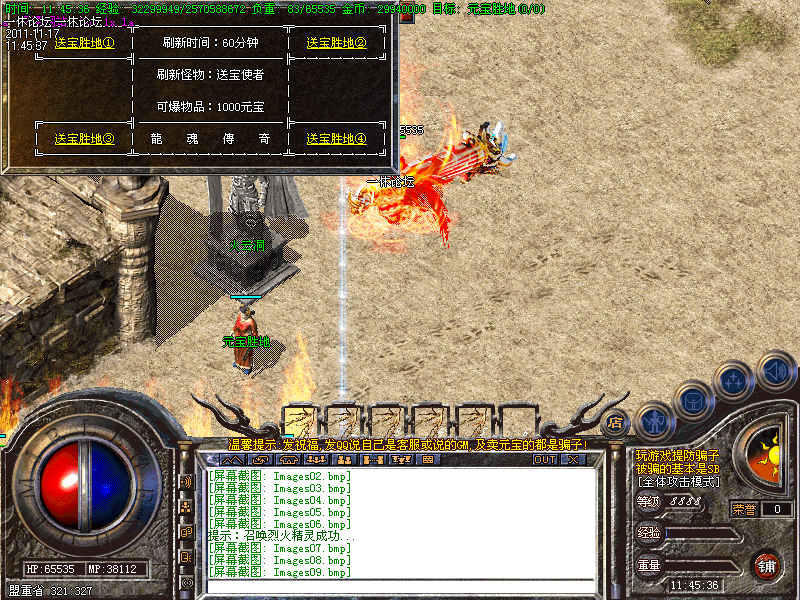Select the 送宝胜地① teleport link
This screenshot has height=600, width=800.
point(85,43)
